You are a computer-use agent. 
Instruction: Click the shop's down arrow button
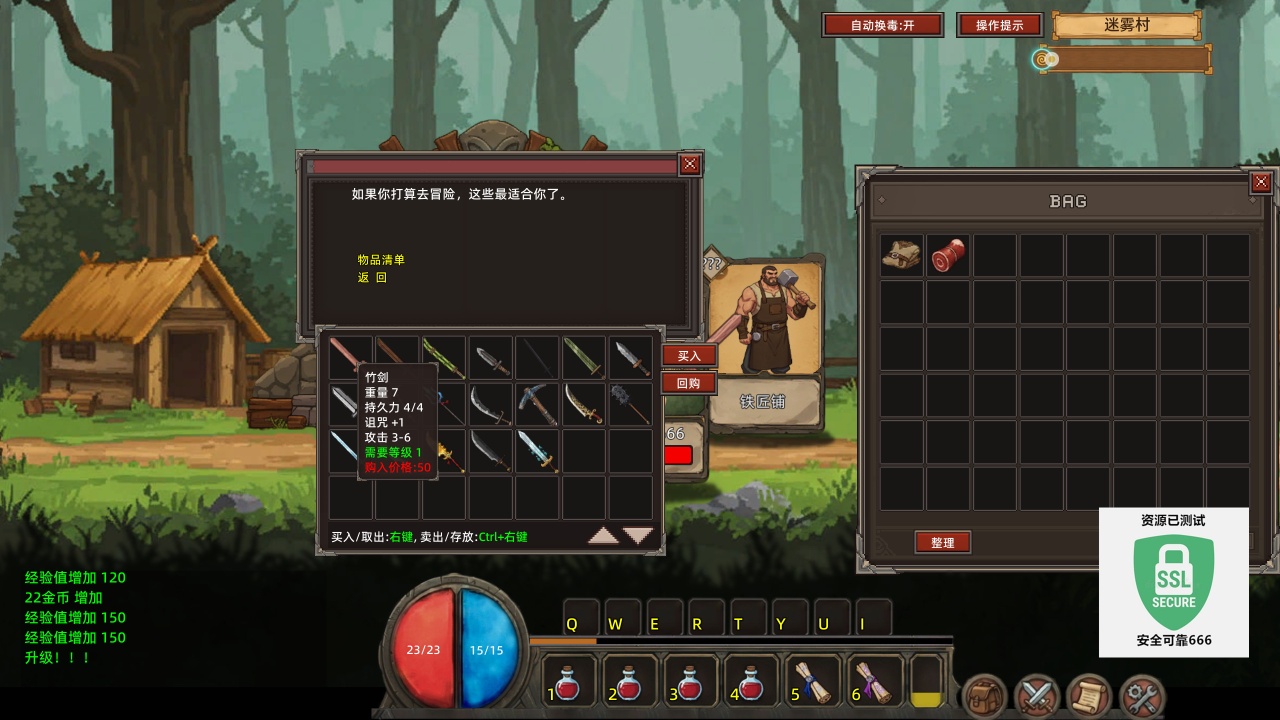pos(639,536)
